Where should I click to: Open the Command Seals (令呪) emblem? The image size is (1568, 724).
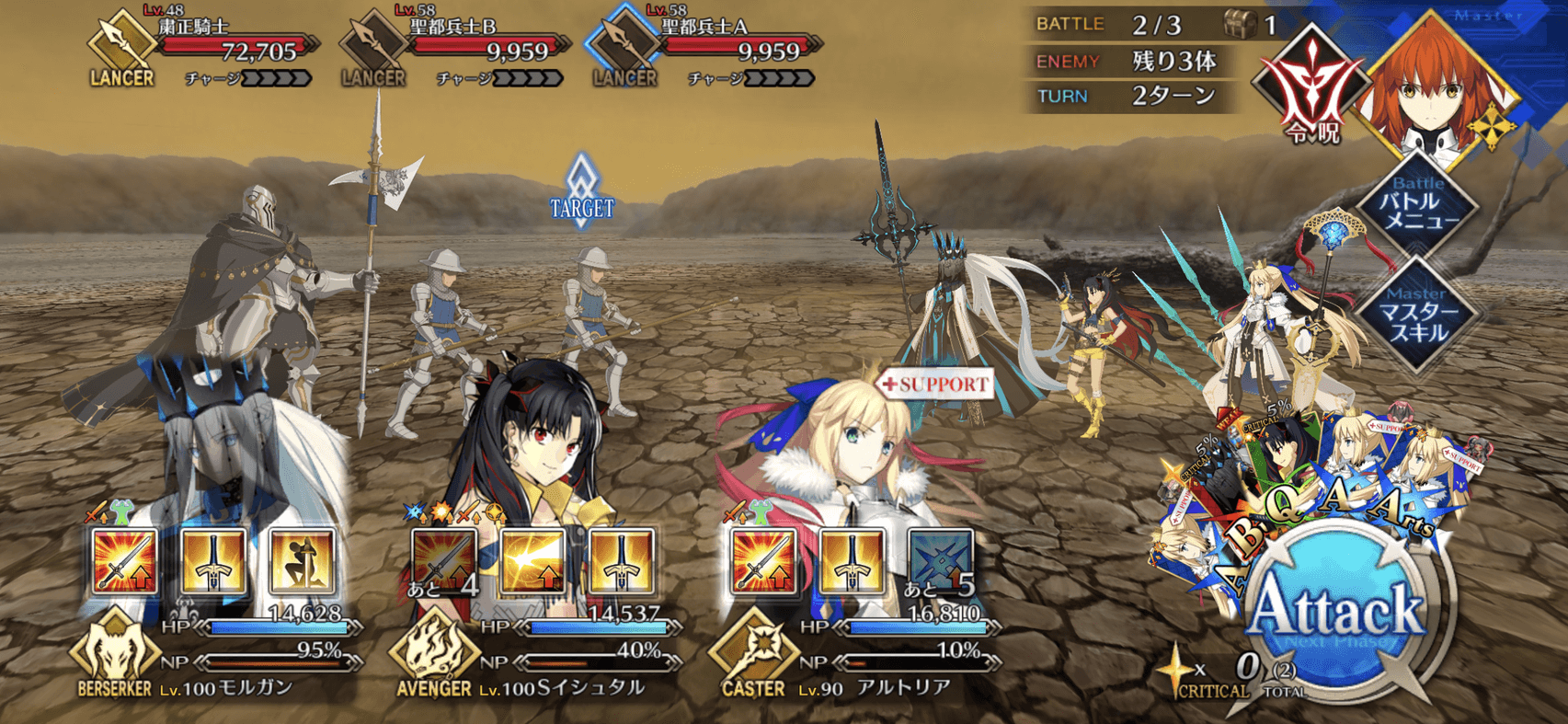click(1311, 87)
